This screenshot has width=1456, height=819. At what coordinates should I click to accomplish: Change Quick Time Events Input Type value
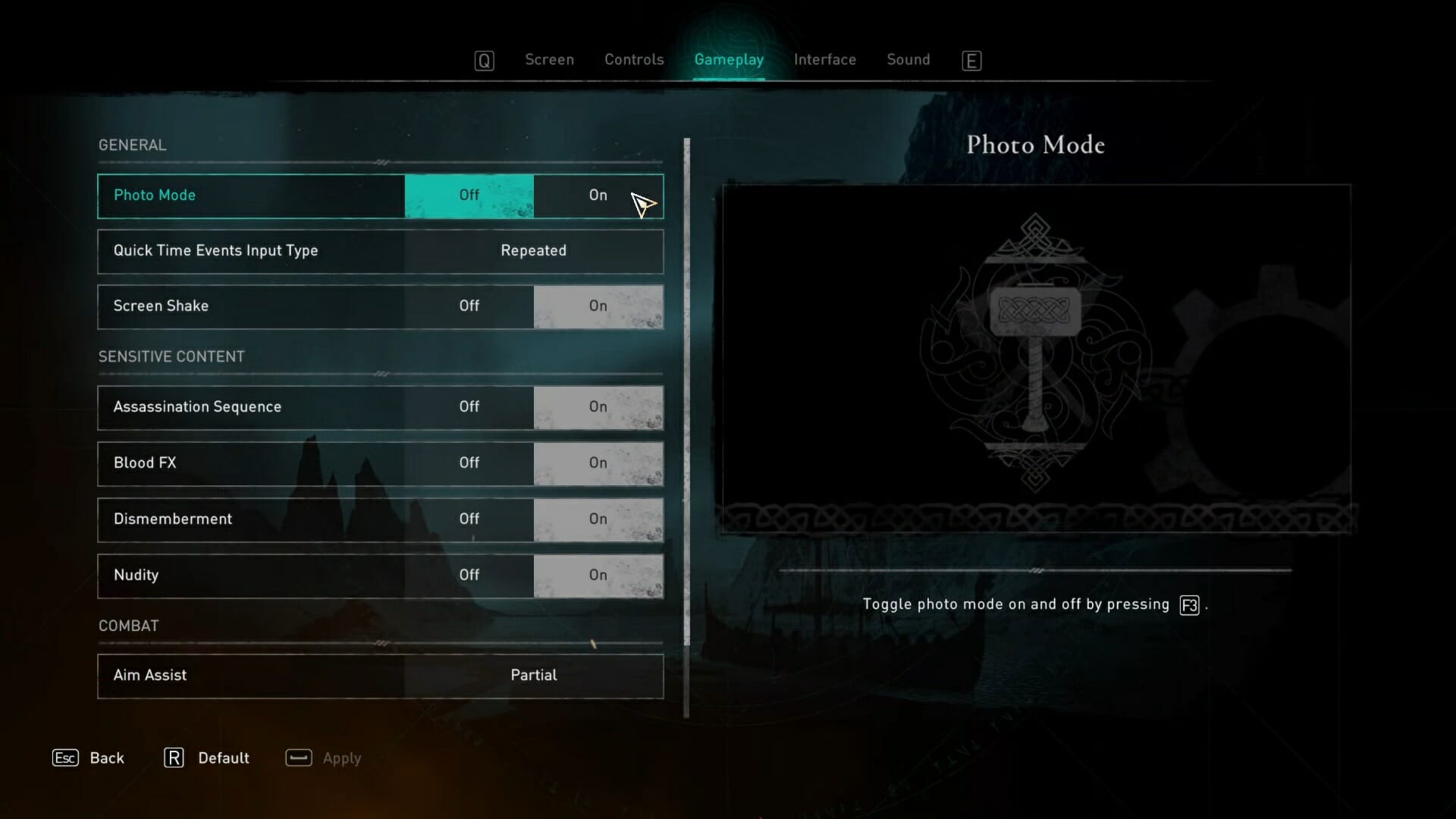tap(533, 251)
